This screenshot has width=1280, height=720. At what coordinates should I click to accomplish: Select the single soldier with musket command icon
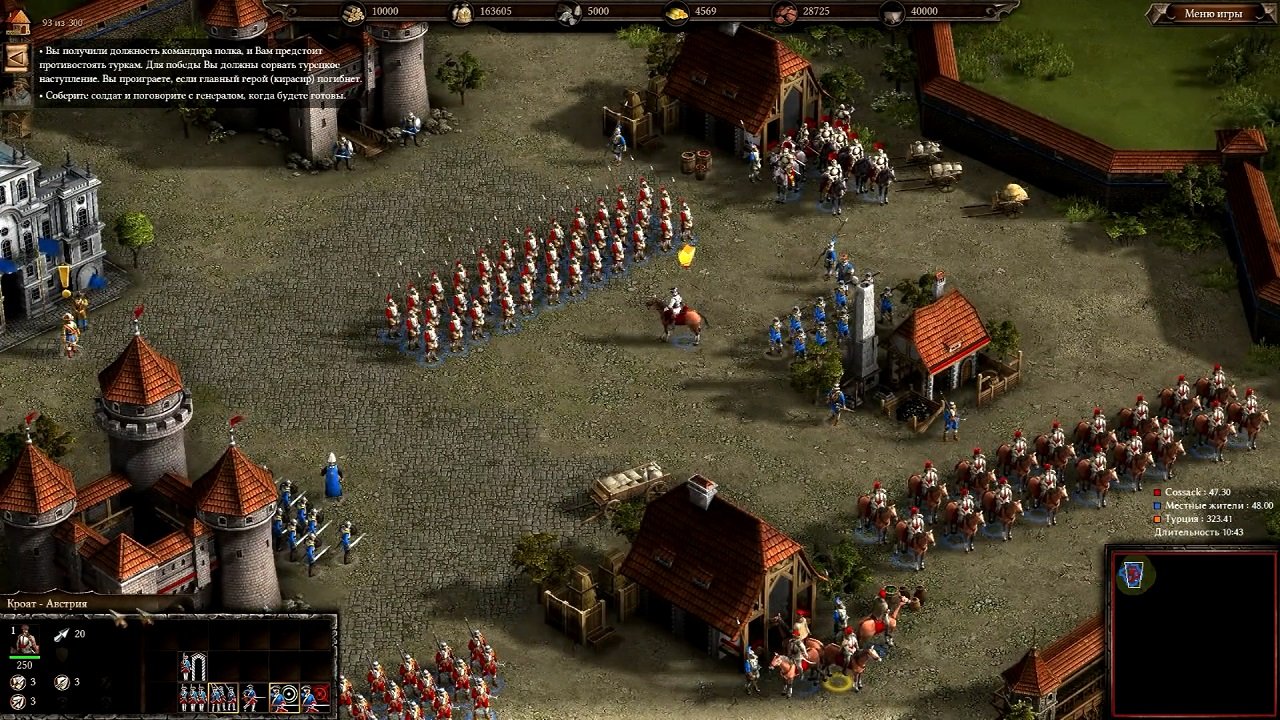(251, 697)
